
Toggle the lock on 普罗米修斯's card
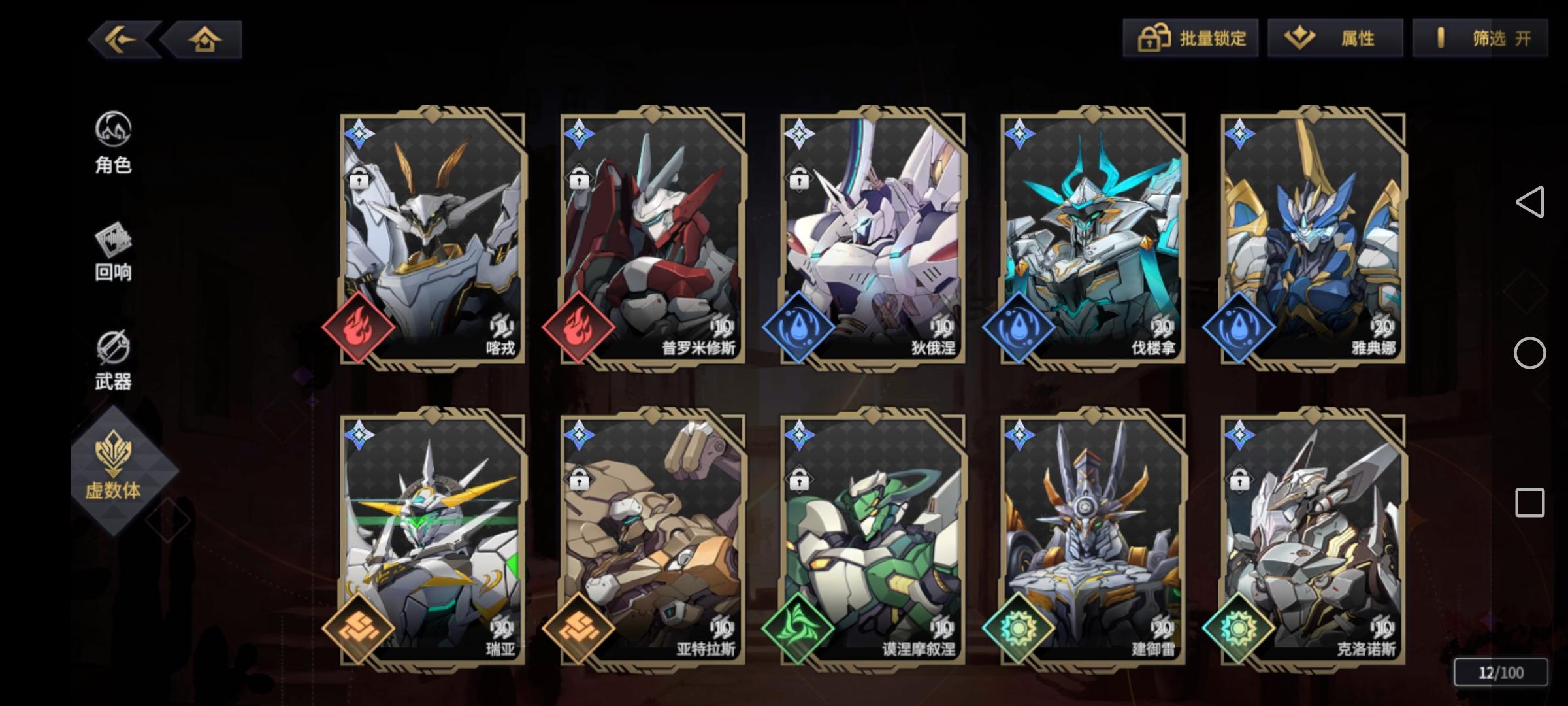(579, 177)
